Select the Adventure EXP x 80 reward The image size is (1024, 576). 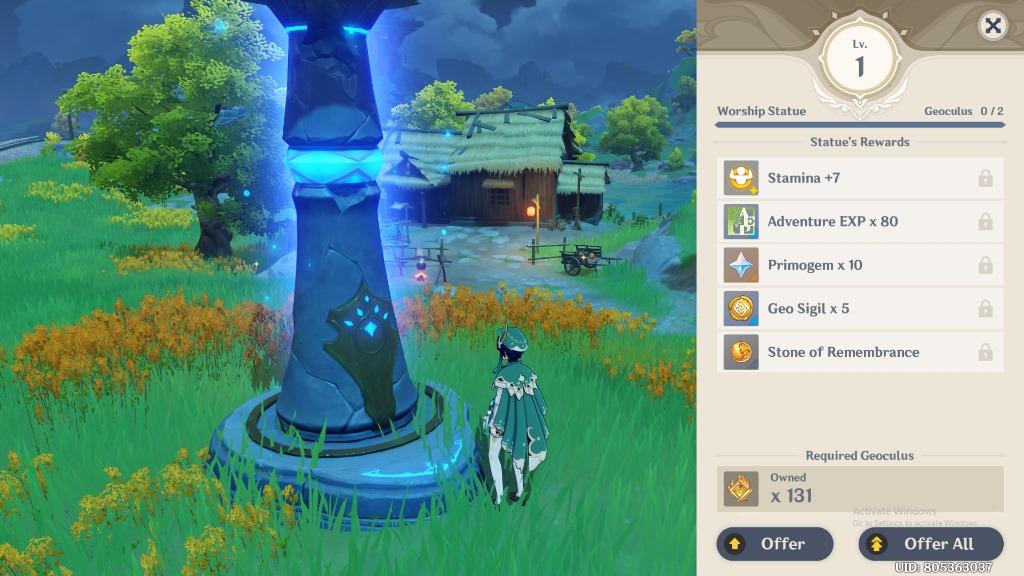(x=860, y=221)
